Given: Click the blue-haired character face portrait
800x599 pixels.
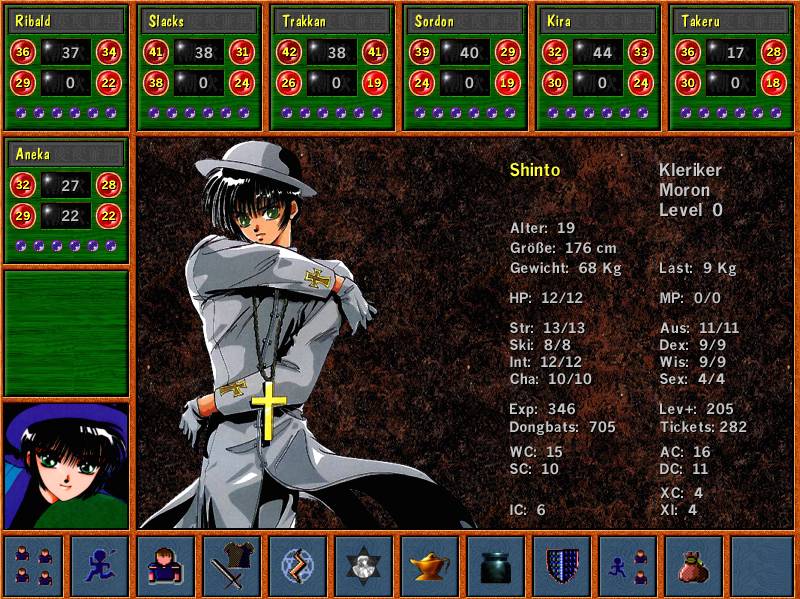Looking at the screenshot, I should click(x=67, y=465).
